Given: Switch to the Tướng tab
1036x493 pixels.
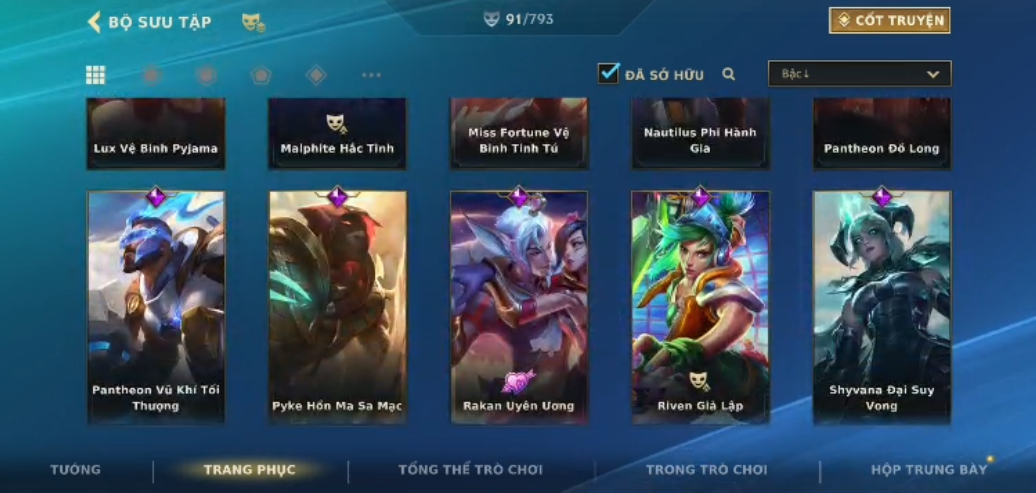Looking at the screenshot, I should point(76,470).
